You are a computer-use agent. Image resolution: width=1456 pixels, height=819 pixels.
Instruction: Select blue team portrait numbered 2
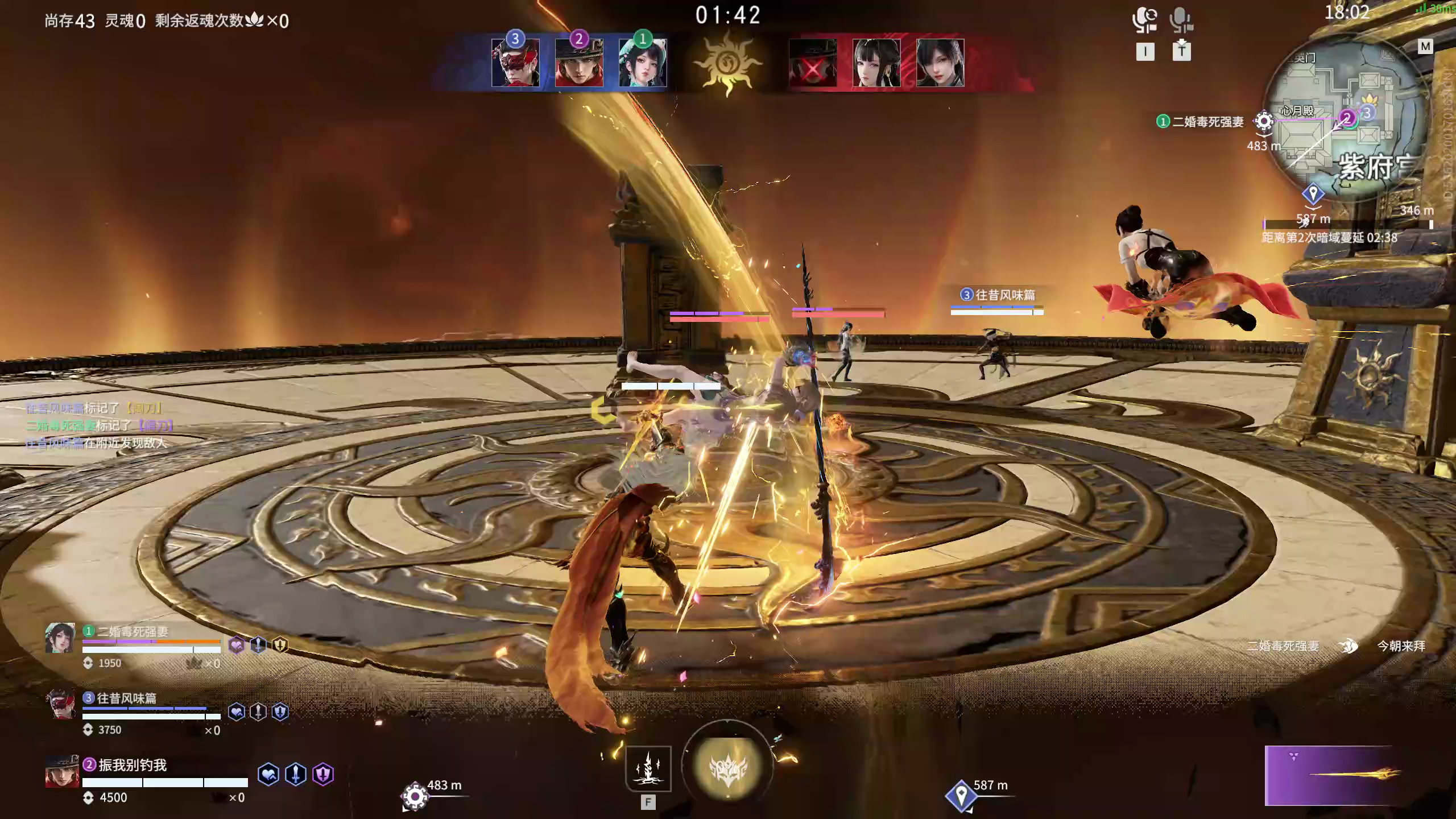tap(579, 63)
